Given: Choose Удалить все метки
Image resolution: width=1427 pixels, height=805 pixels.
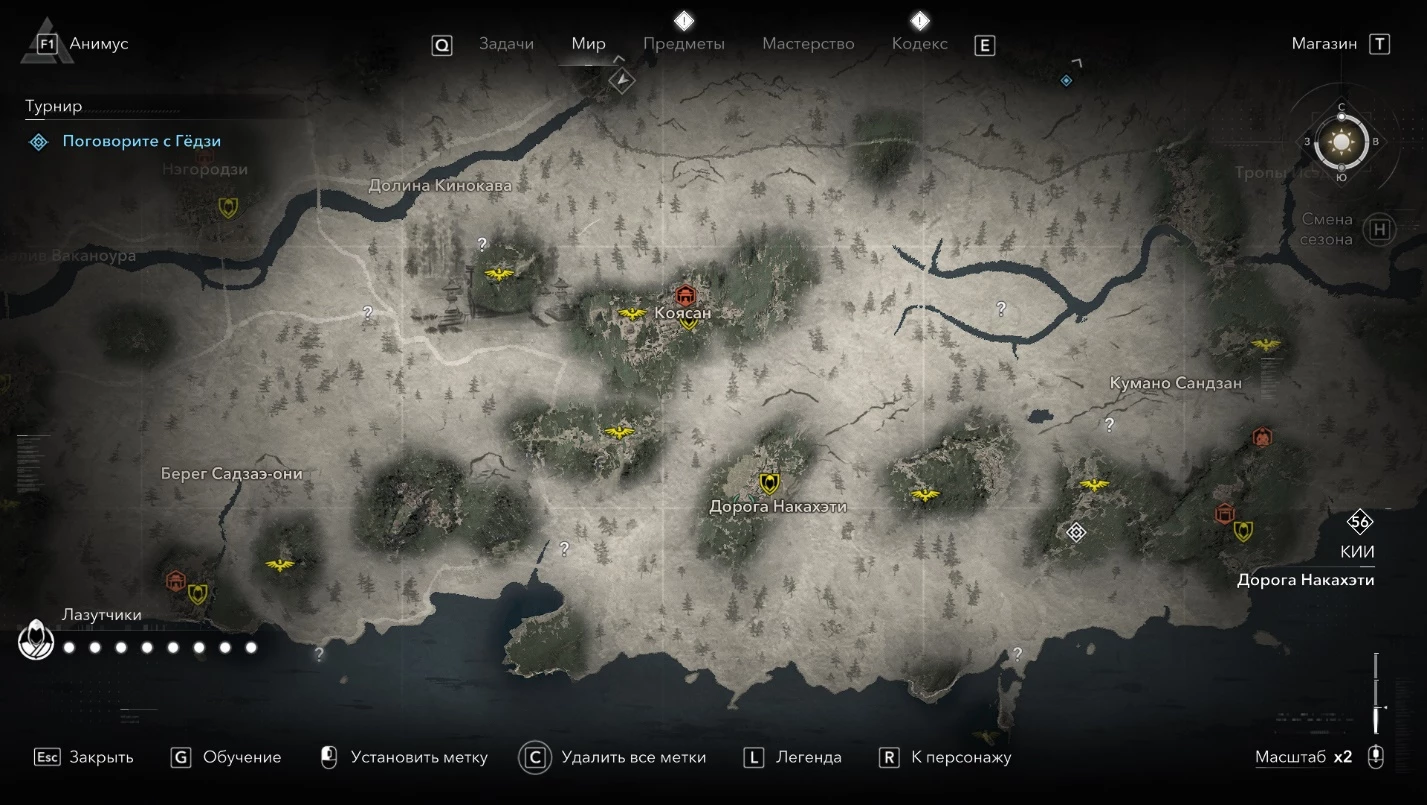Looking at the screenshot, I should pyautogui.click(x=633, y=758).
